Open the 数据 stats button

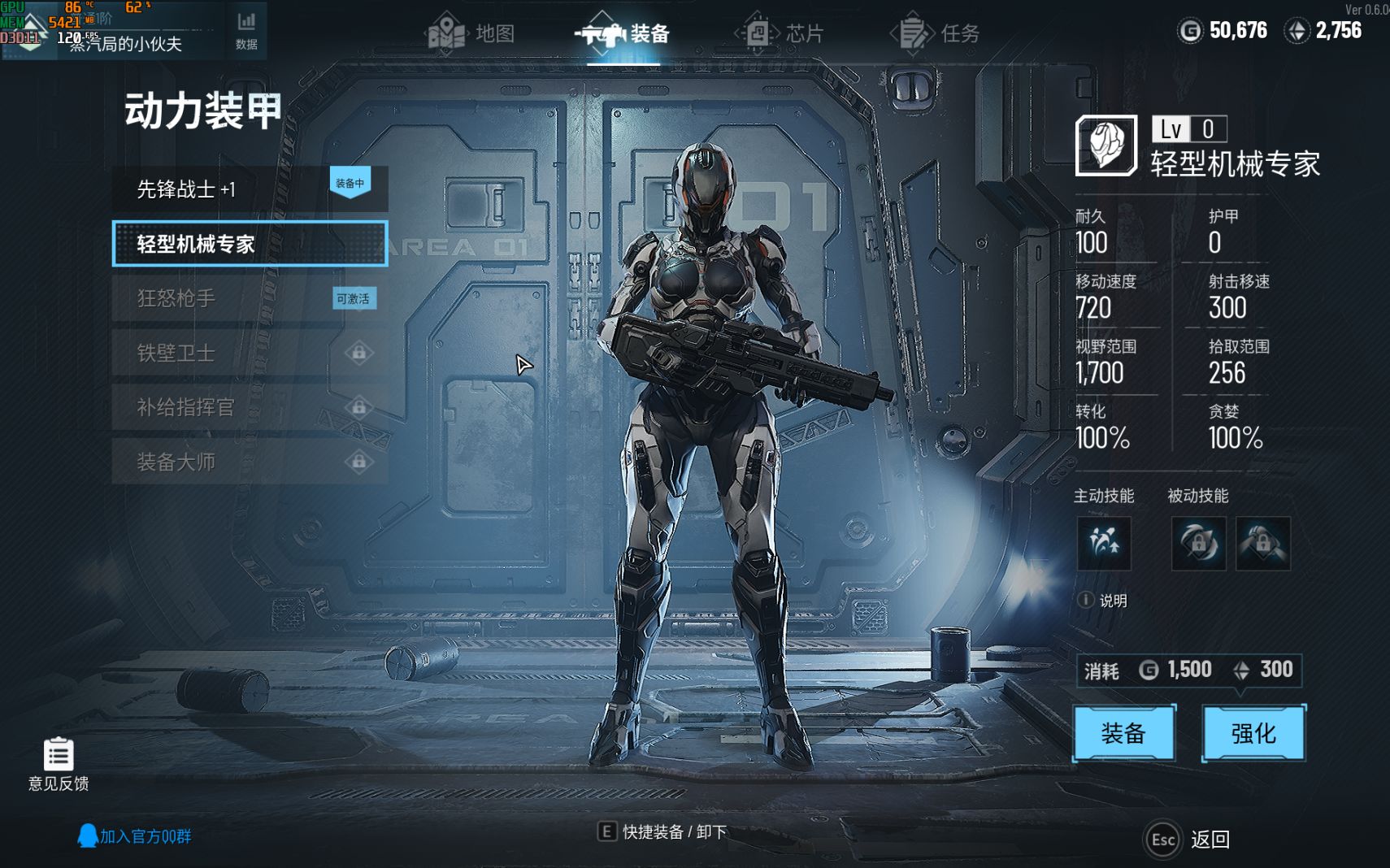(x=246, y=31)
